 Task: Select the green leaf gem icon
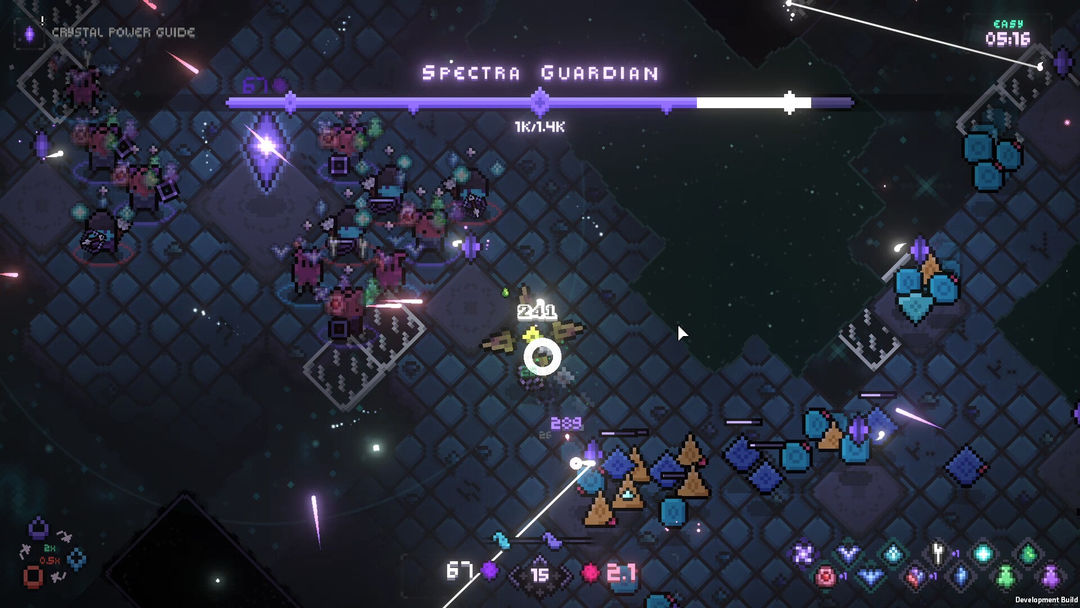(1027, 554)
